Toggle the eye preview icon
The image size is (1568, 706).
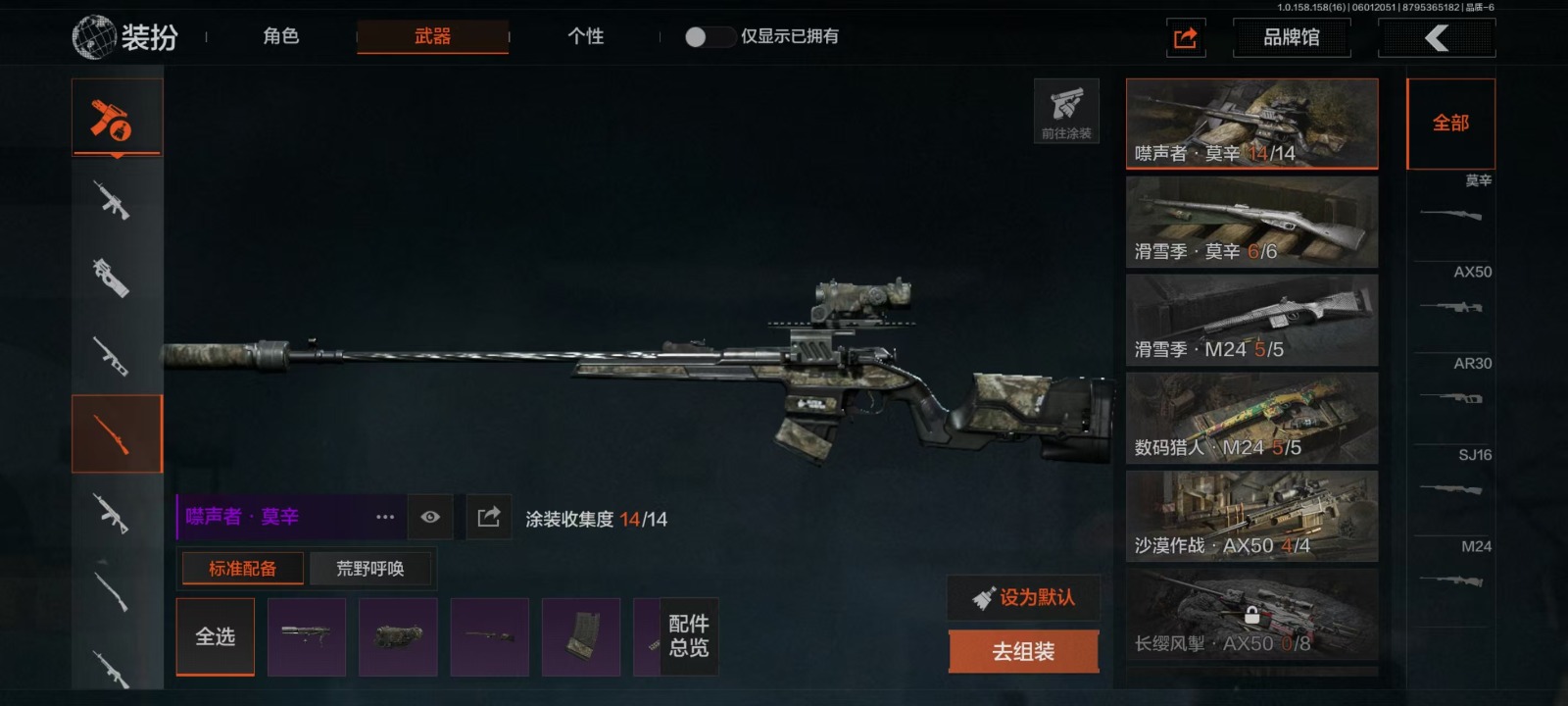[430, 517]
